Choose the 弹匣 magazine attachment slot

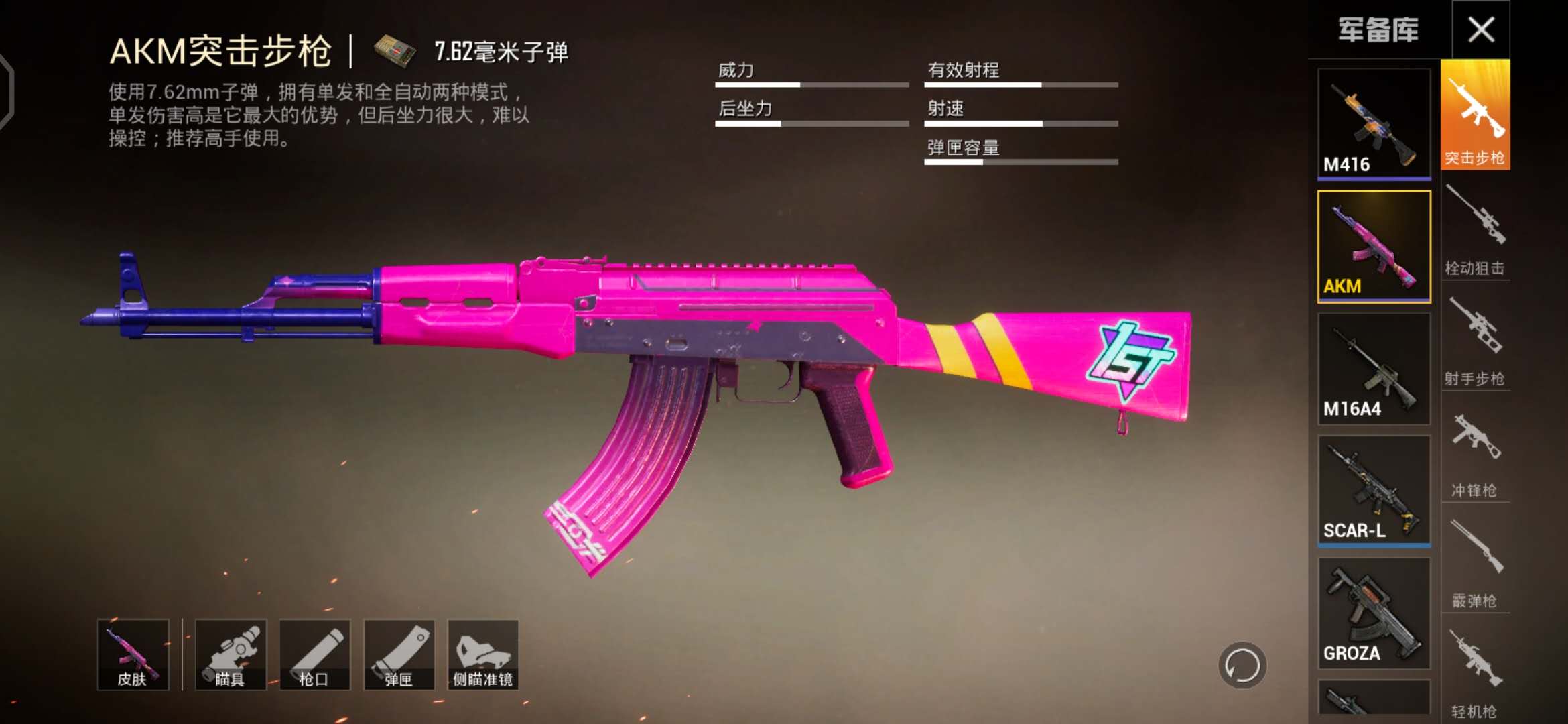pos(399,654)
